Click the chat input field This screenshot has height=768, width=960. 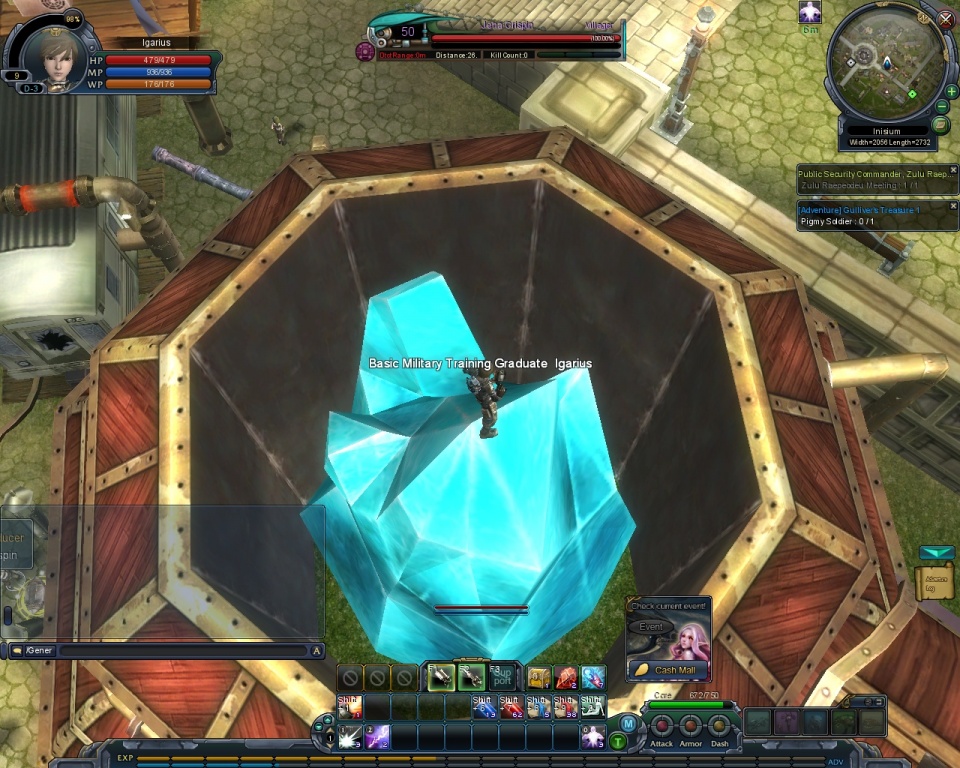(x=180, y=651)
